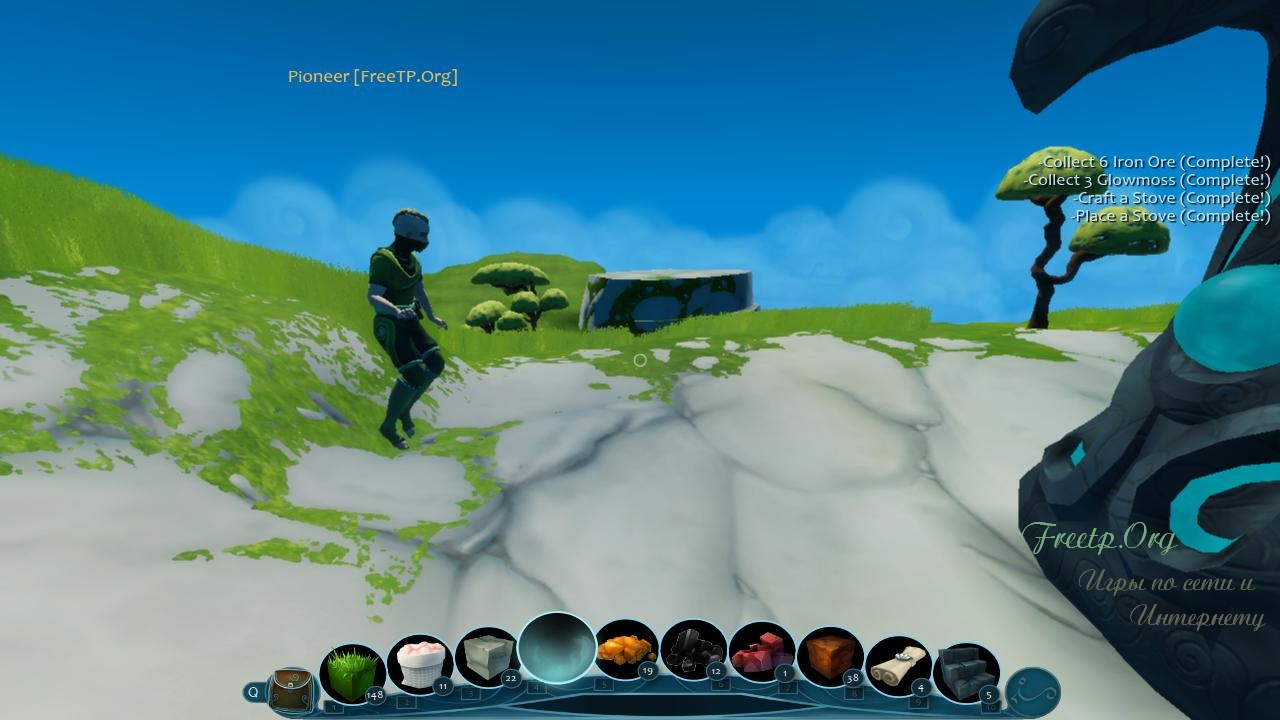Viewport: 1280px width, 720px height.
Task: Select the dark stone stairs slot
Action: tap(966, 672)
